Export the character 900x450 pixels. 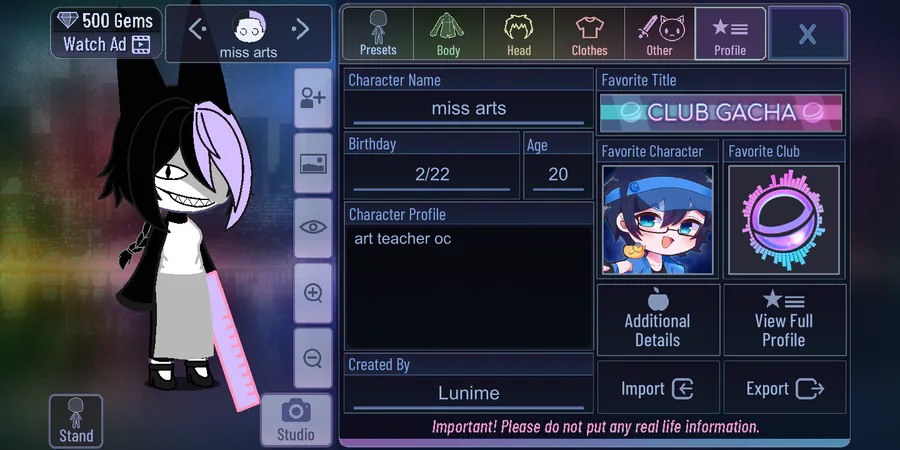[784, 389]
